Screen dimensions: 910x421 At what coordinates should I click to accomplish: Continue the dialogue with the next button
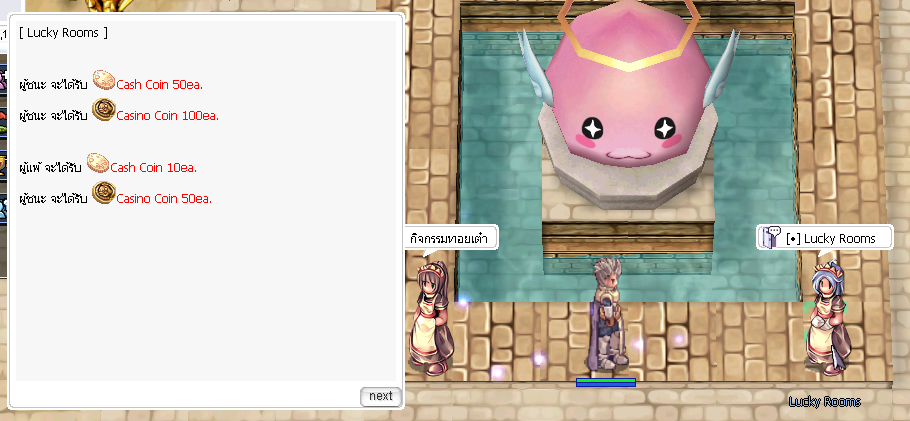click(x=380, y=396)
